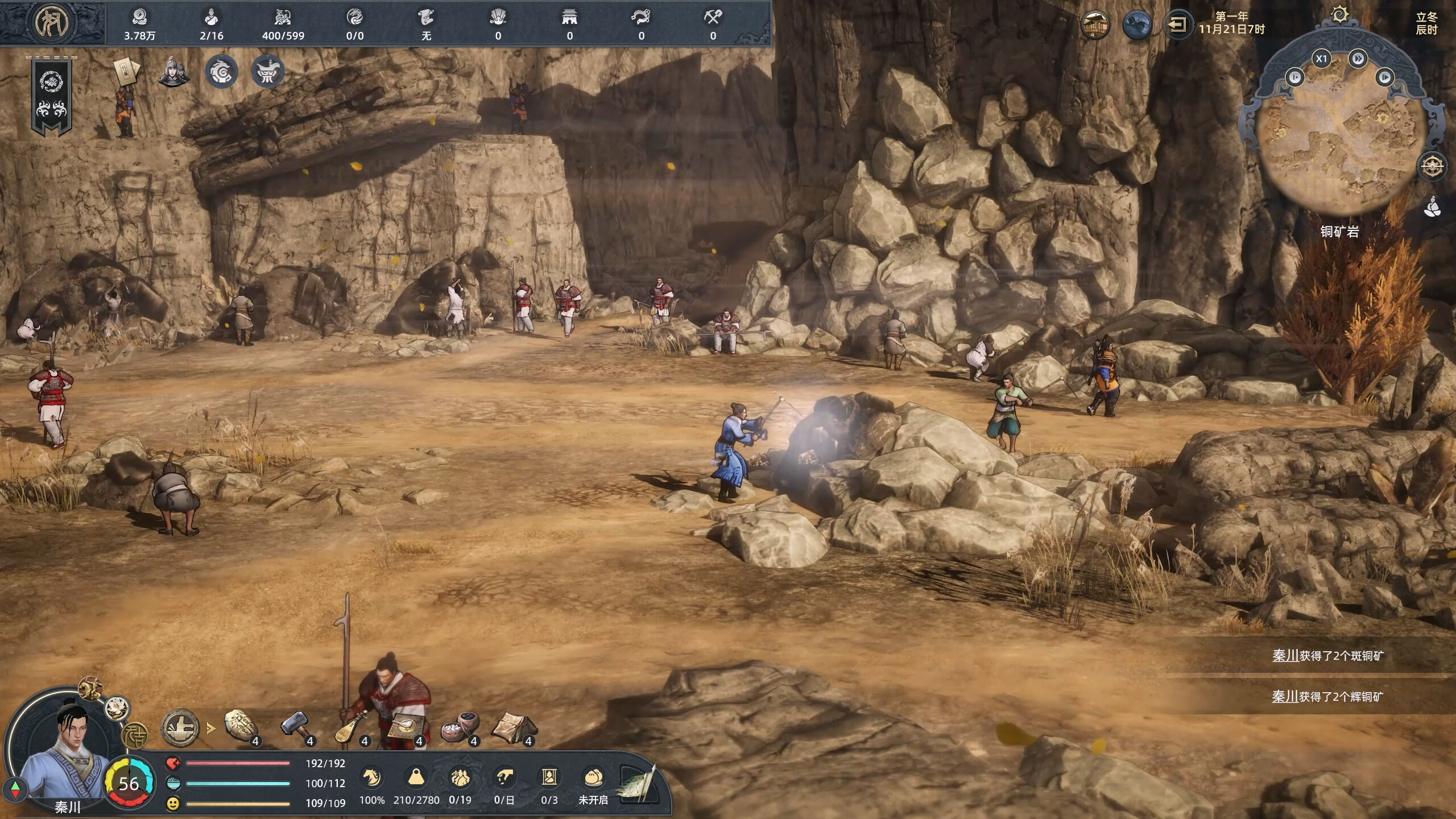
Task: Click the pavilion building round icon
Action: pos(1094,24)
